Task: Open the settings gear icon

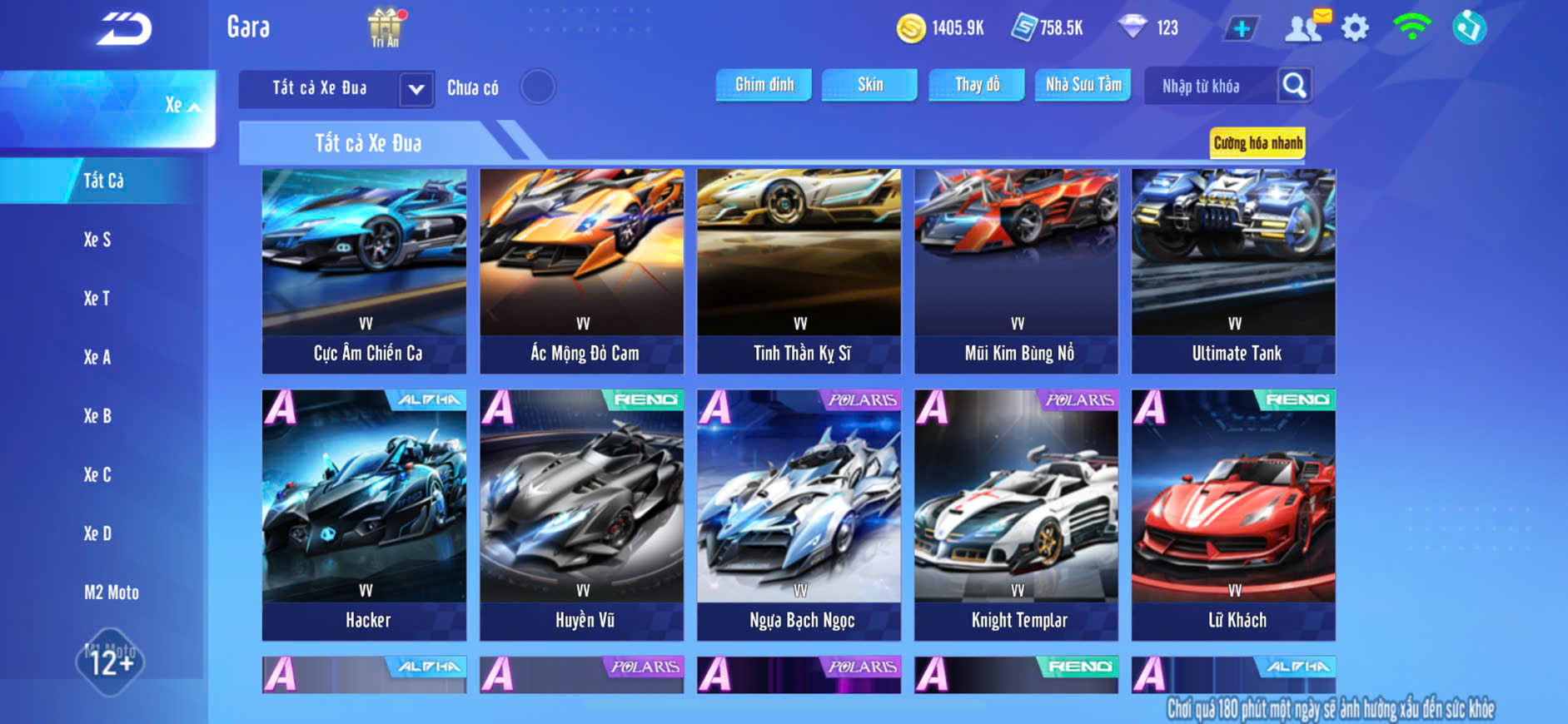Action: tap(1355, 28)
